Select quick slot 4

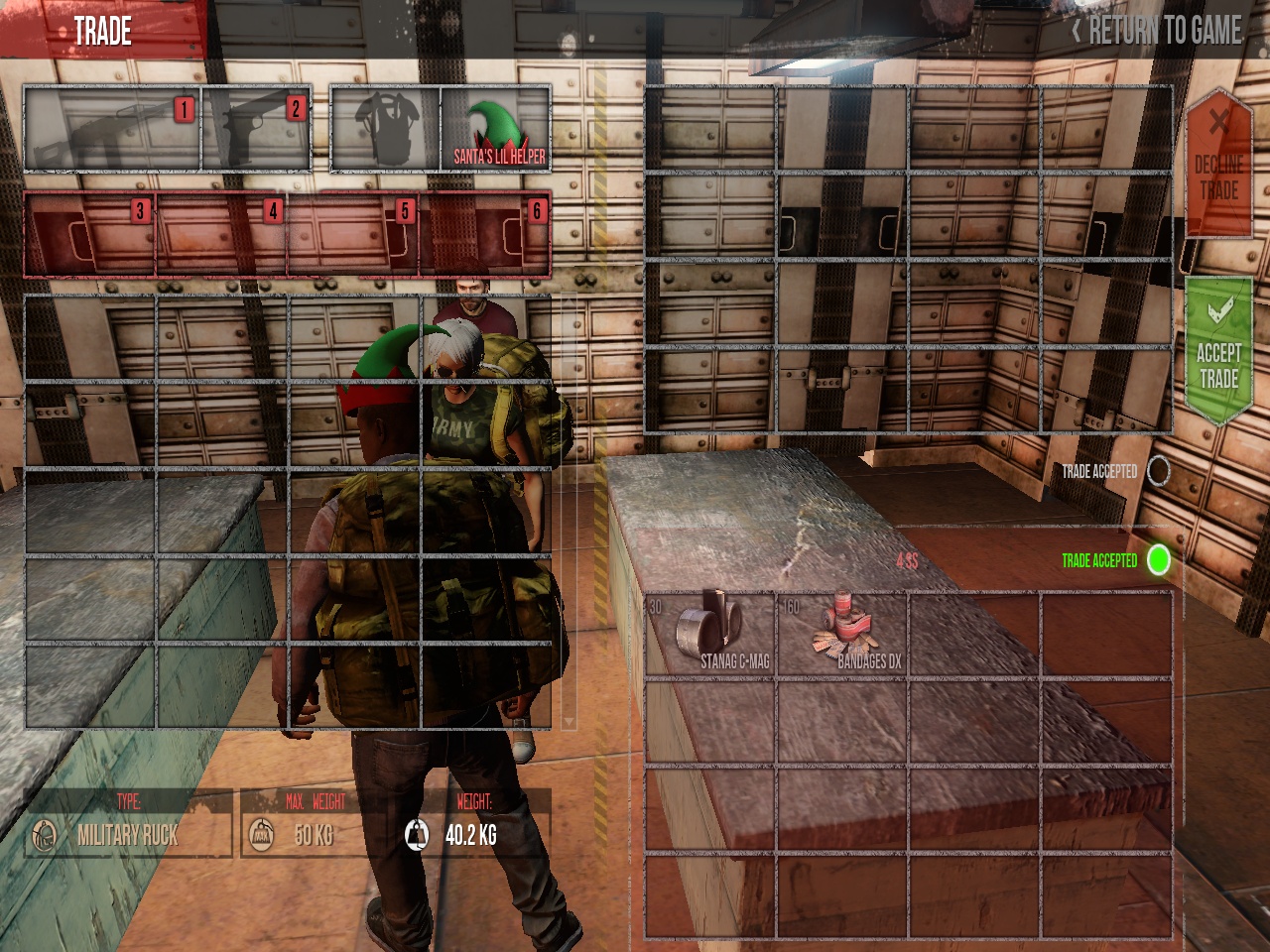click(x=222, y=234)
